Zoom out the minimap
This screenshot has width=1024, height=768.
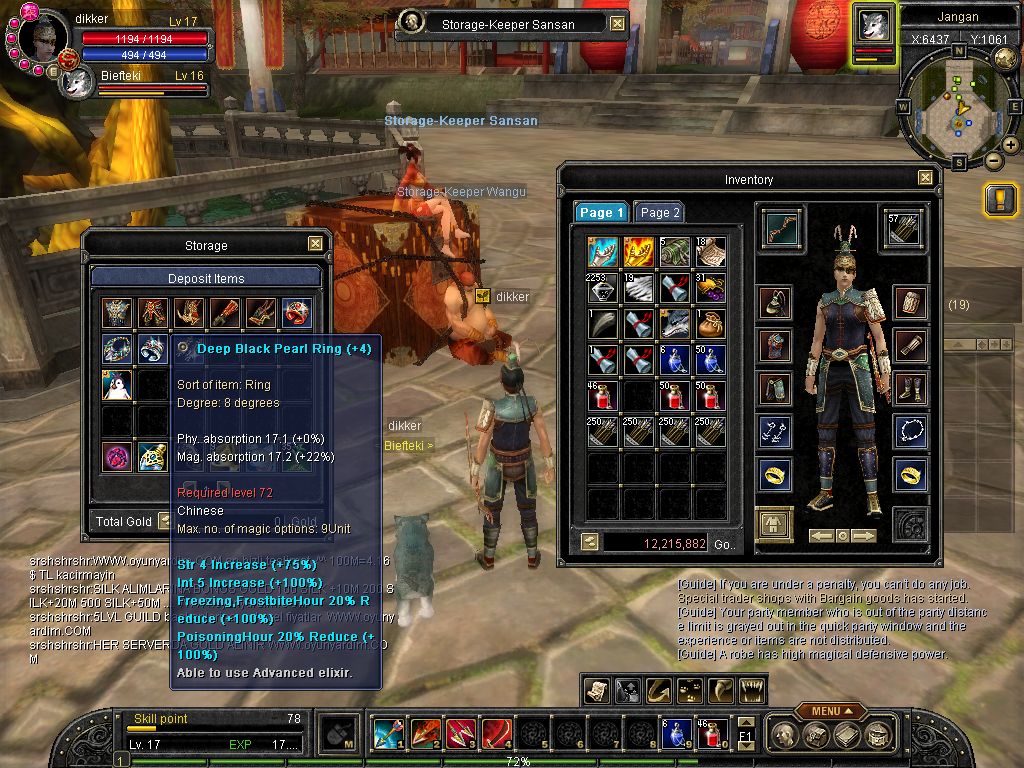point(993,160)
